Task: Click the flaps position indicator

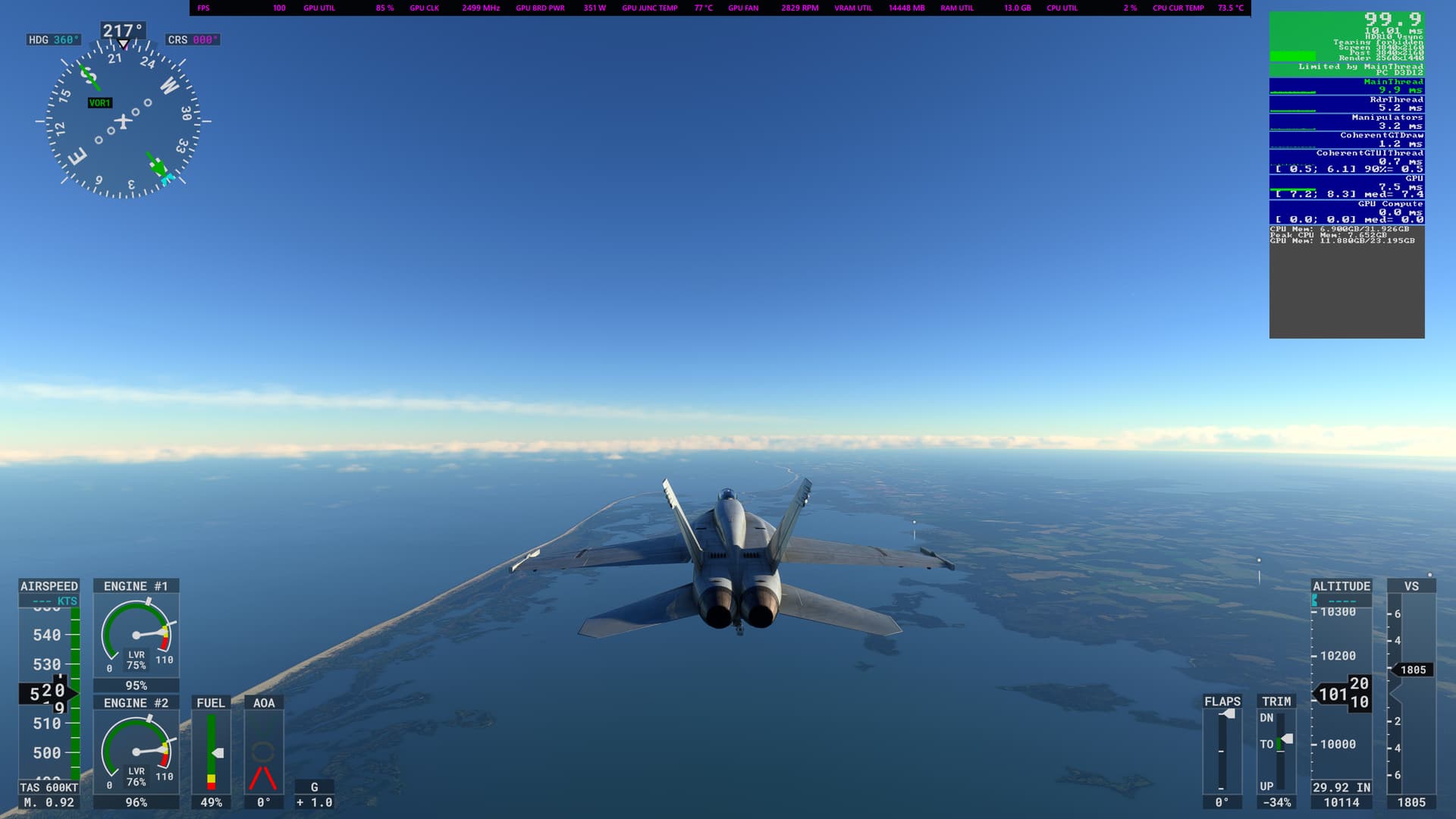Action: tap(1222, 751)
